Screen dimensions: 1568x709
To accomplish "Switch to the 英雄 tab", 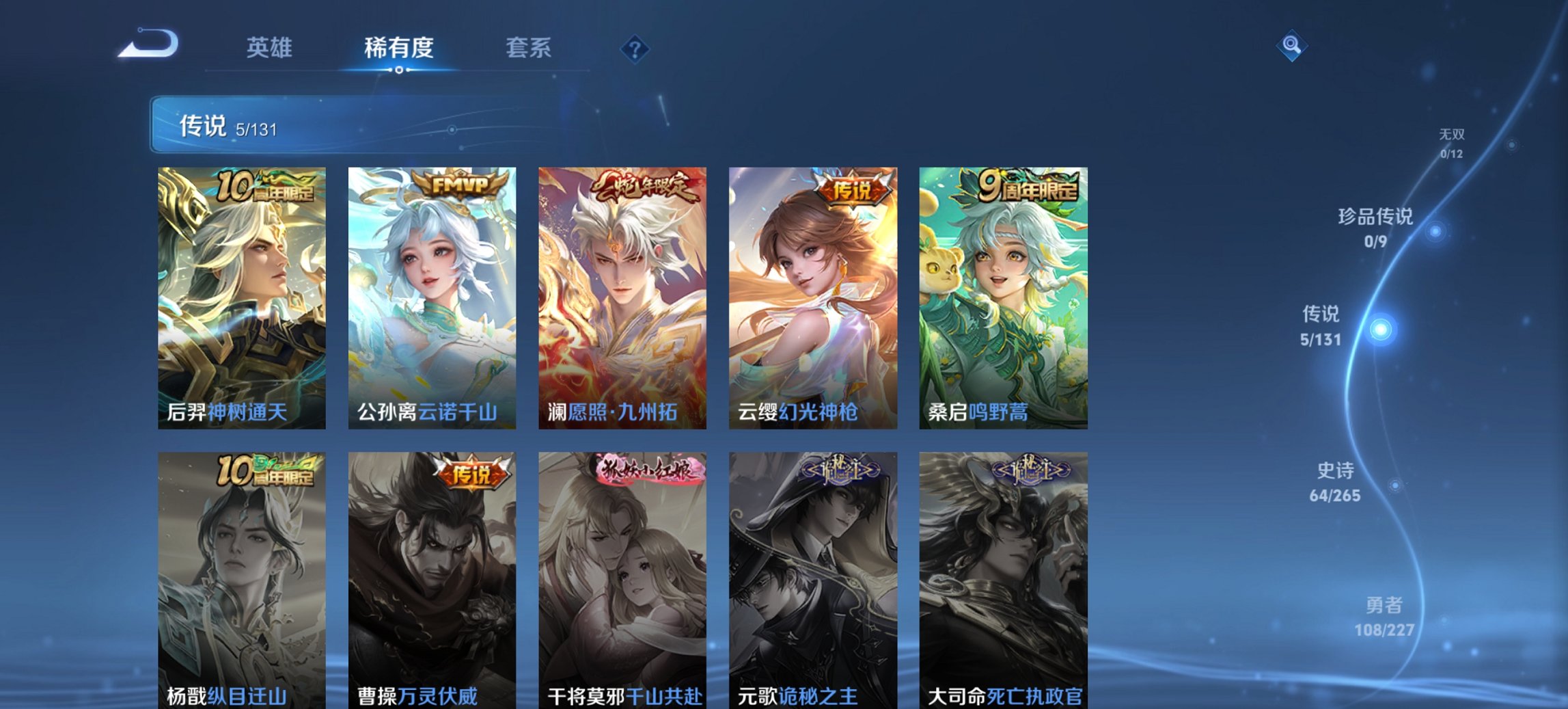I will (x=271, y=48).
